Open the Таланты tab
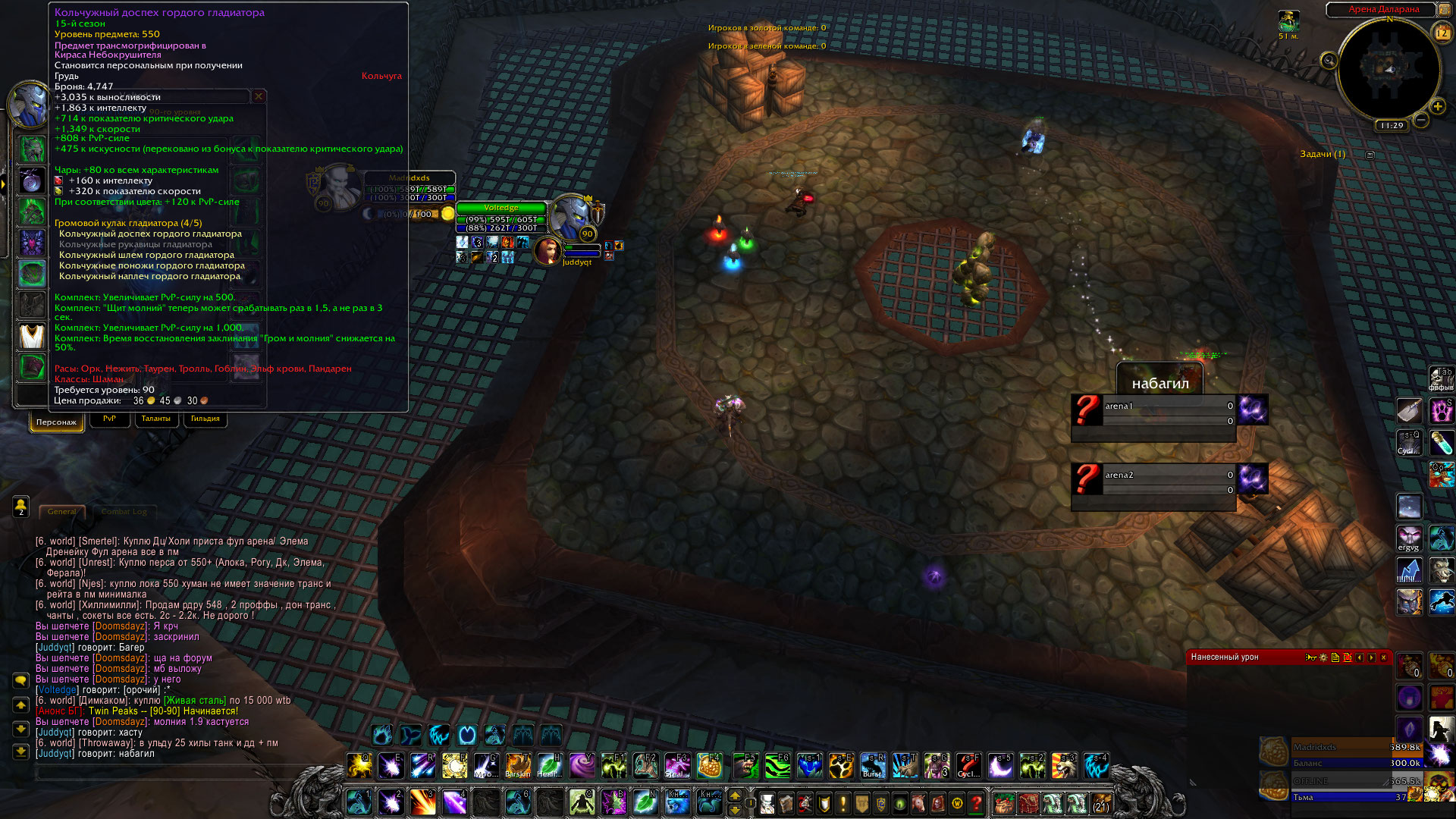1456x819 pixels. click(x=155, y=419)
